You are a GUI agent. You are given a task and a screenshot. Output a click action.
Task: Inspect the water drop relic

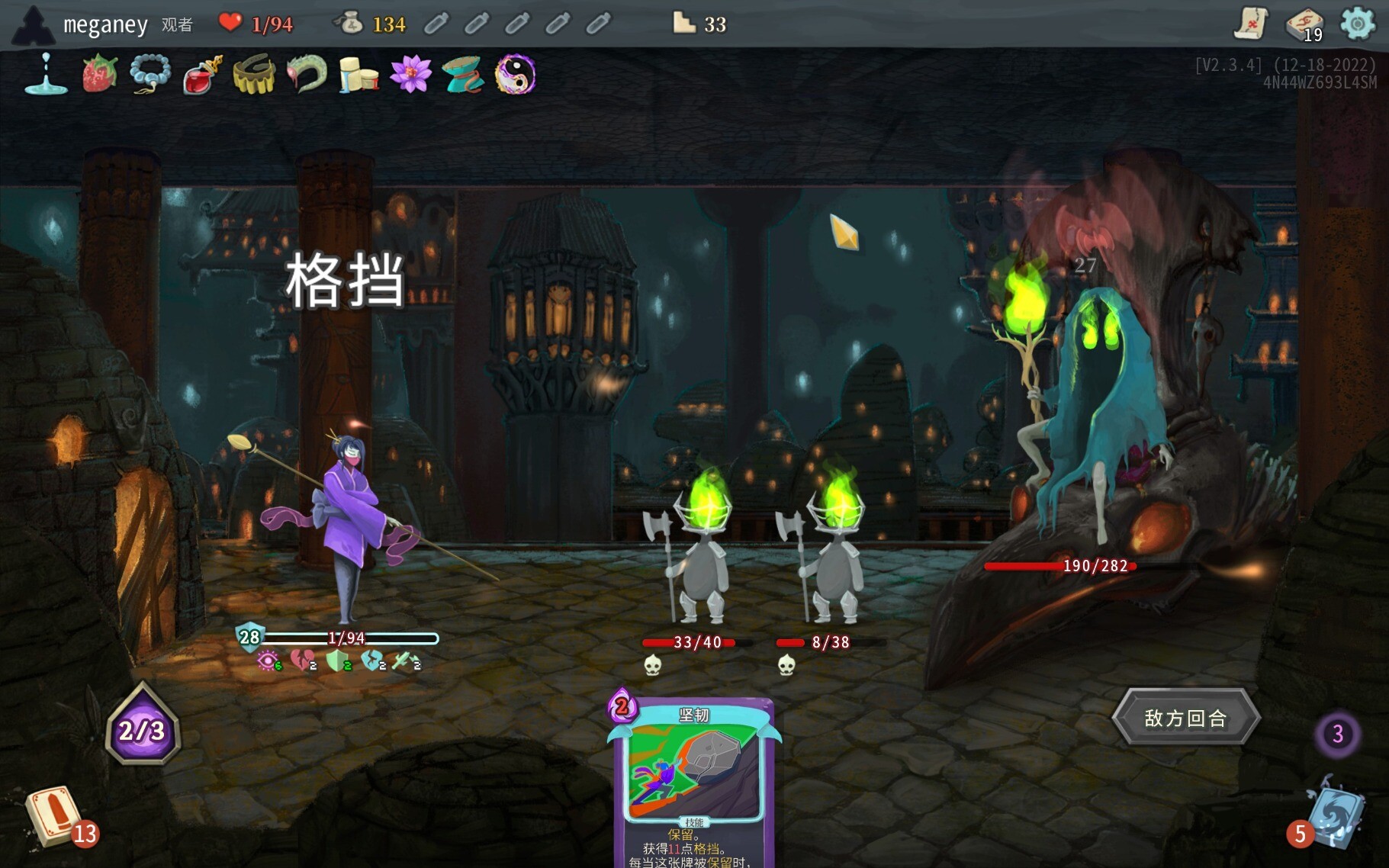coord(46,75)
